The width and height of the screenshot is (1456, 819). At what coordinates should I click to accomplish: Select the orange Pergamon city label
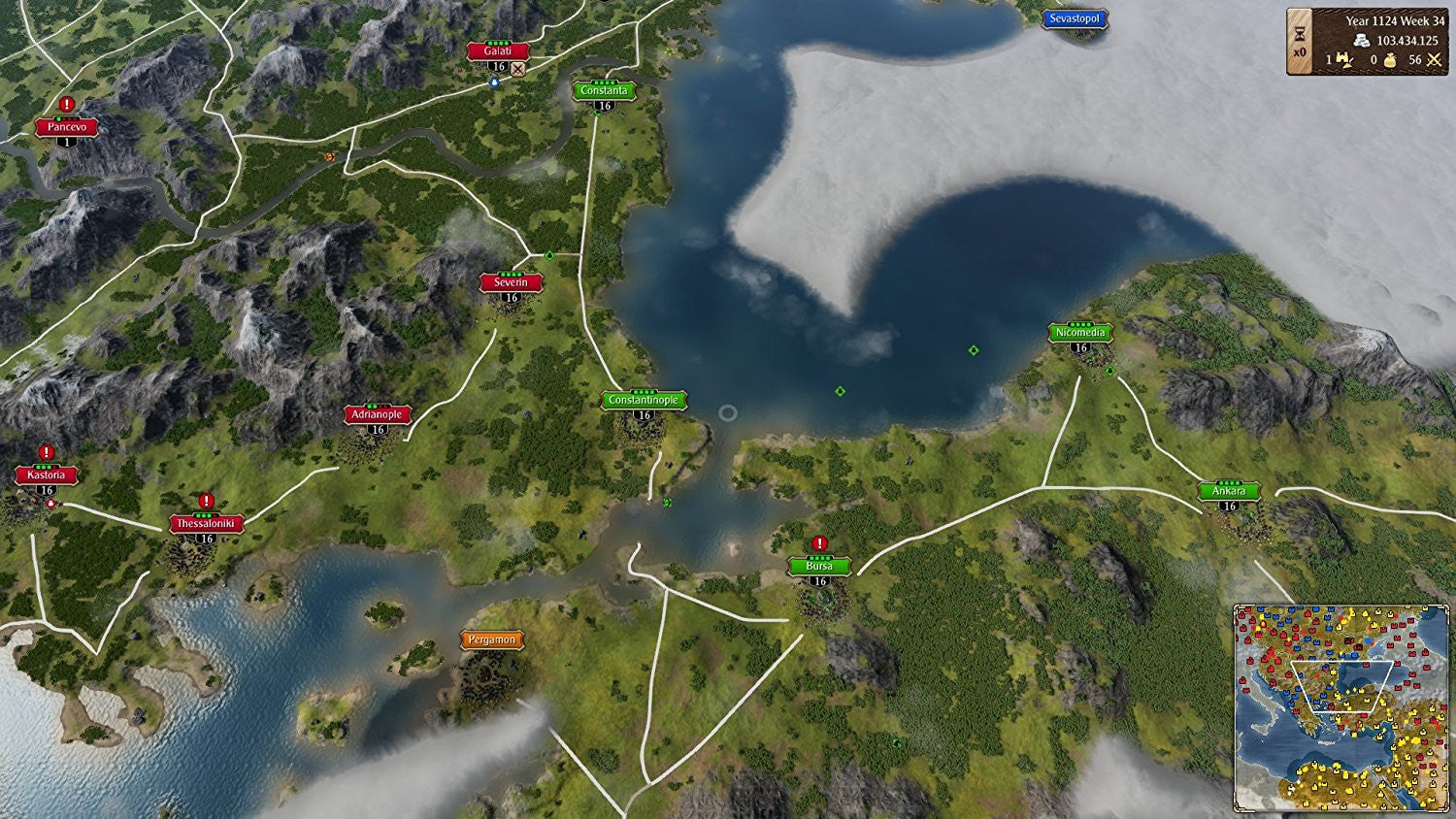click(x=491, y=639)
